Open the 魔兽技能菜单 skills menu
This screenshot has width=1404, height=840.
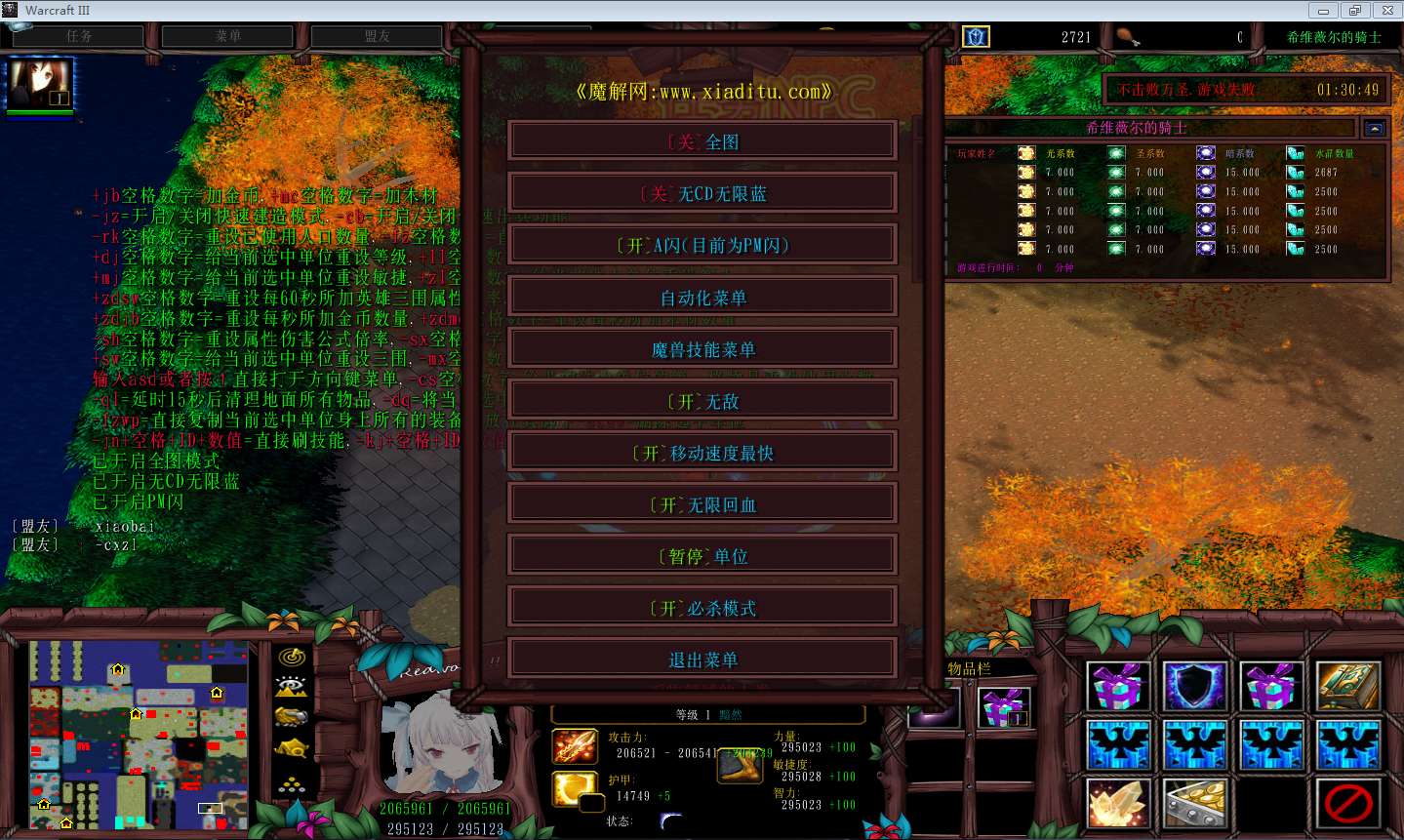[702, 349]
